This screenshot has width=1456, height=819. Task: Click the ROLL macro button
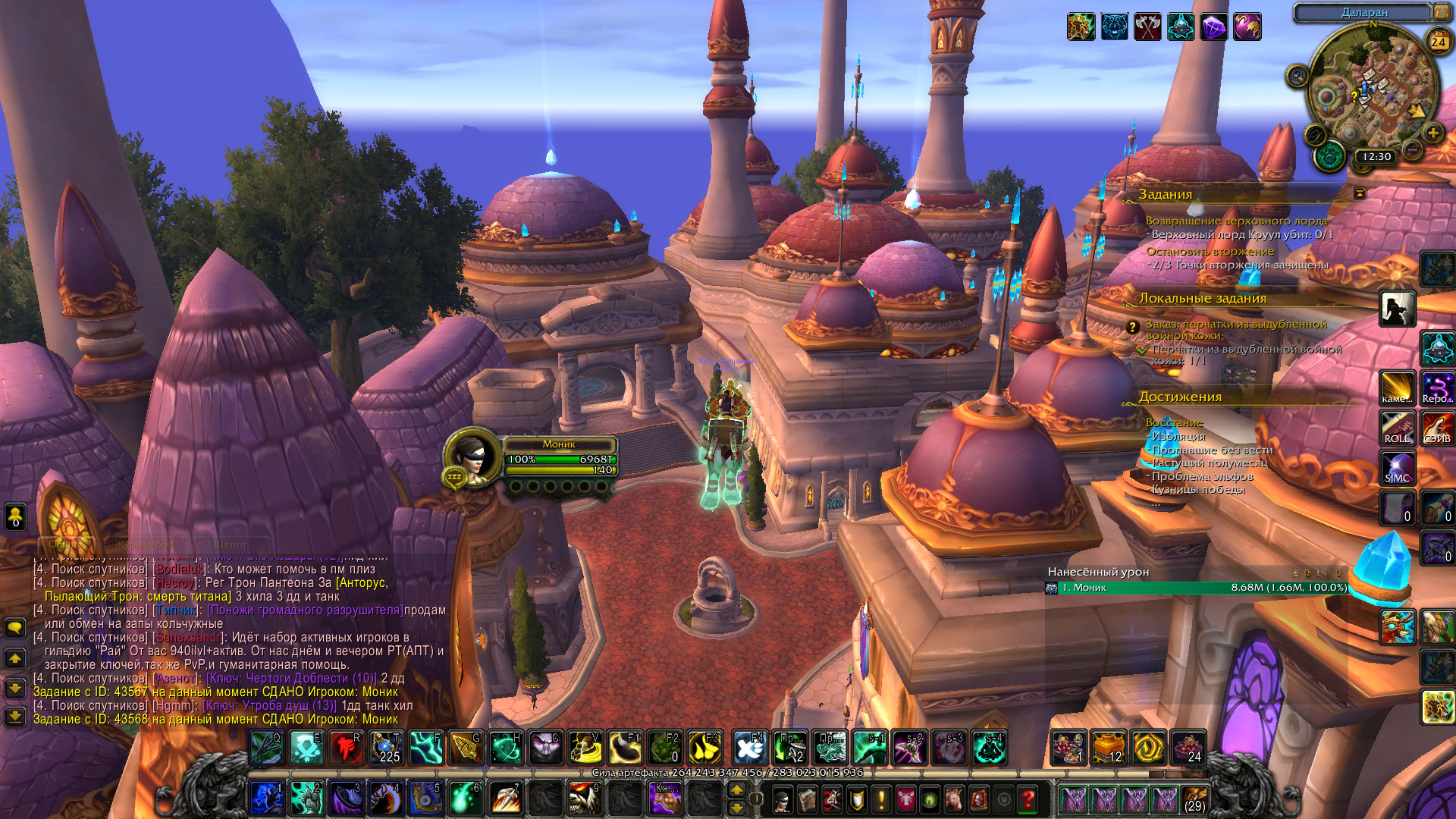pos(1397,428)
